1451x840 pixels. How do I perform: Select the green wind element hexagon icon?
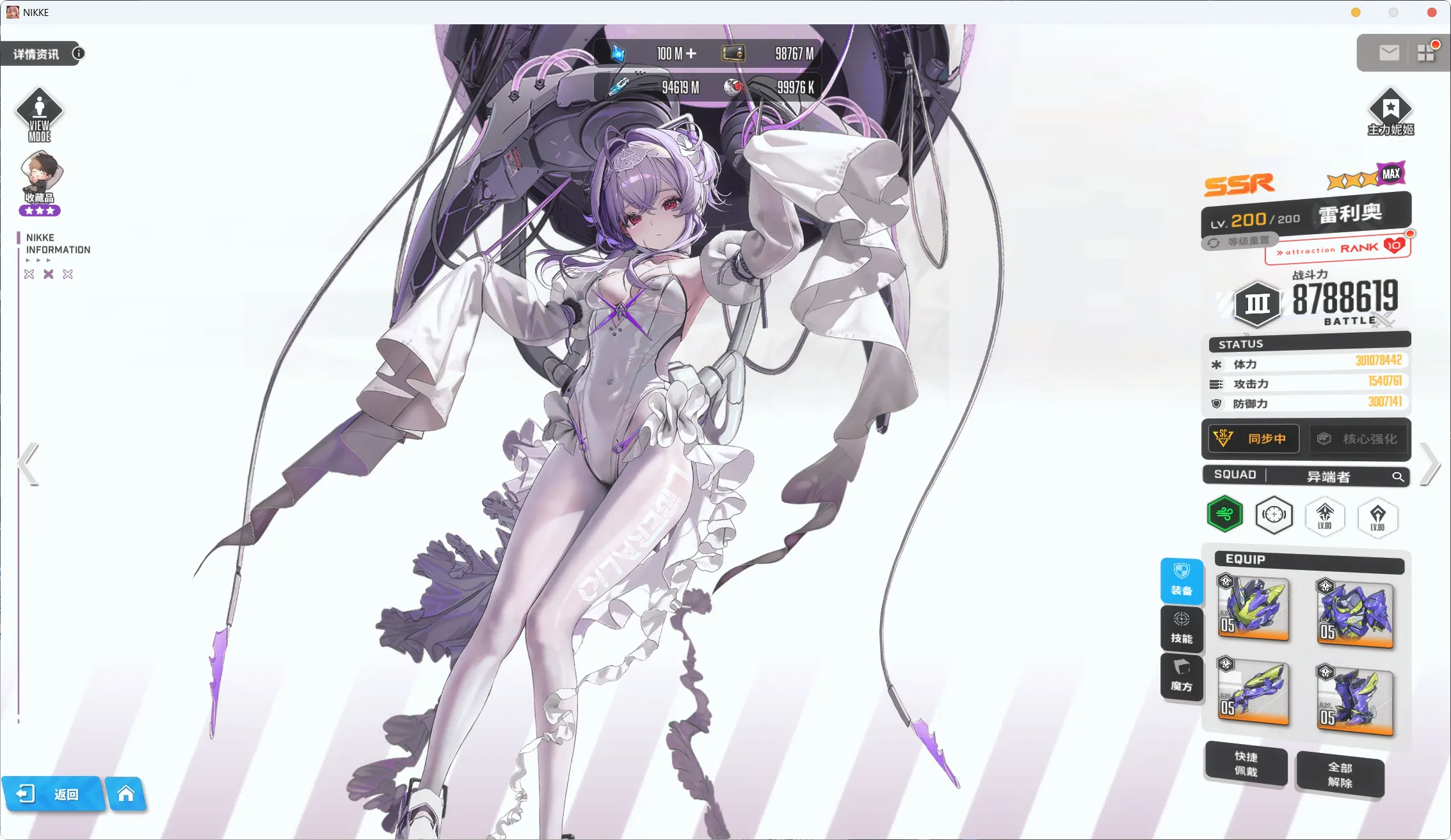[x=1224, y=514]
